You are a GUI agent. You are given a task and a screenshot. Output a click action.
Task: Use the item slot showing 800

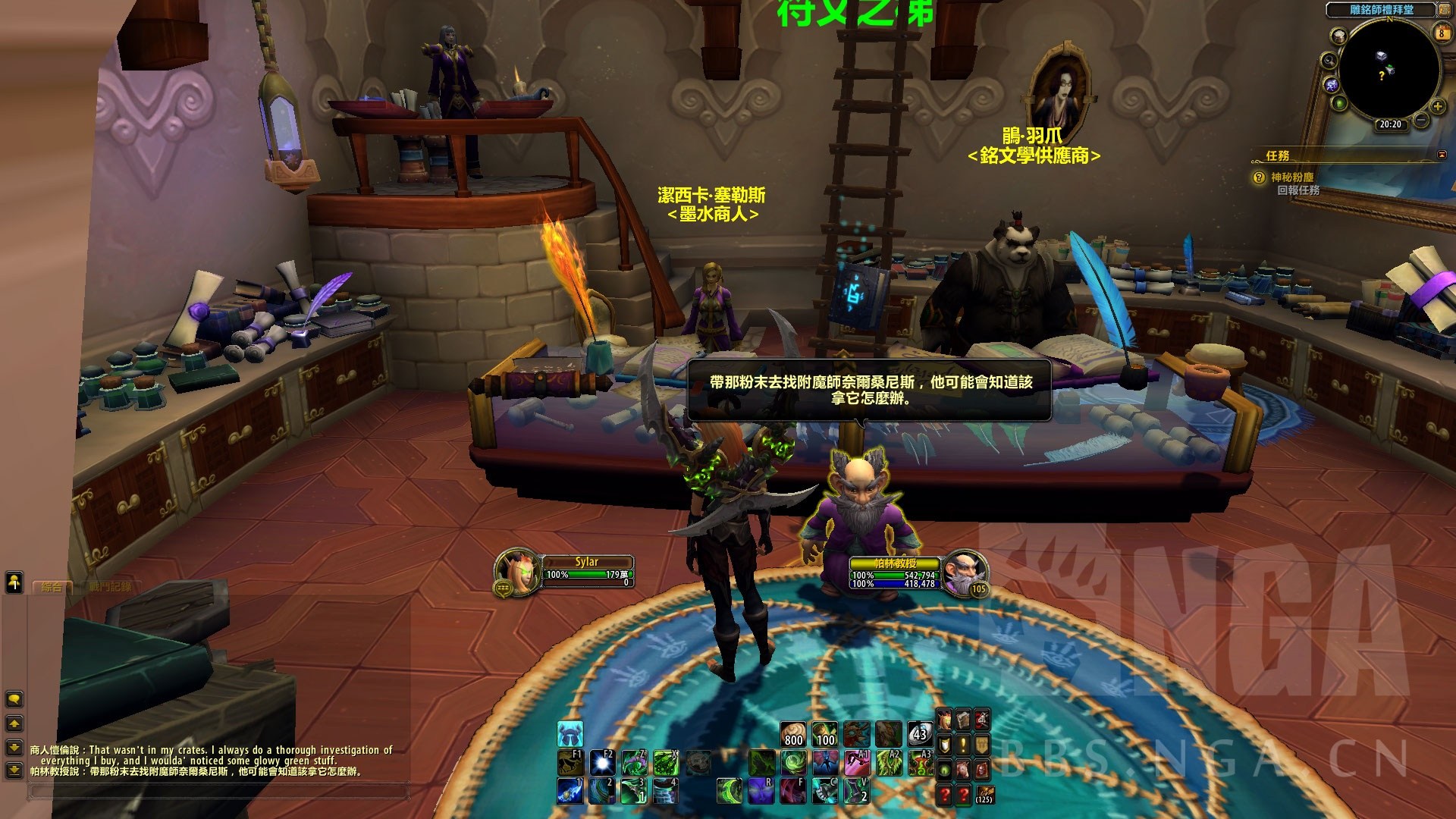(793, 733)
